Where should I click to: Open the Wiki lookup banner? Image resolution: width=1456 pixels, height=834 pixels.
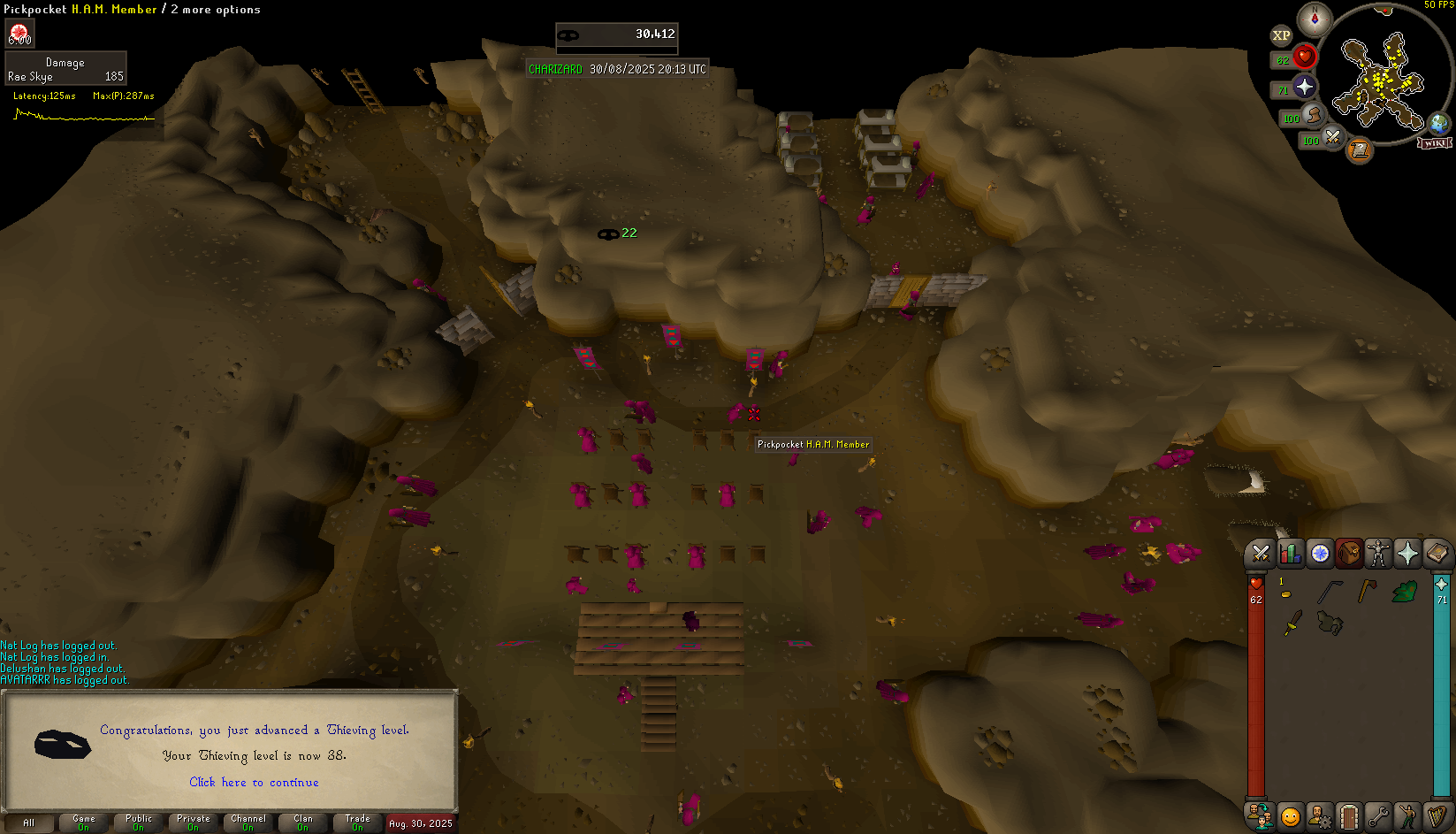pos(1434,142)
